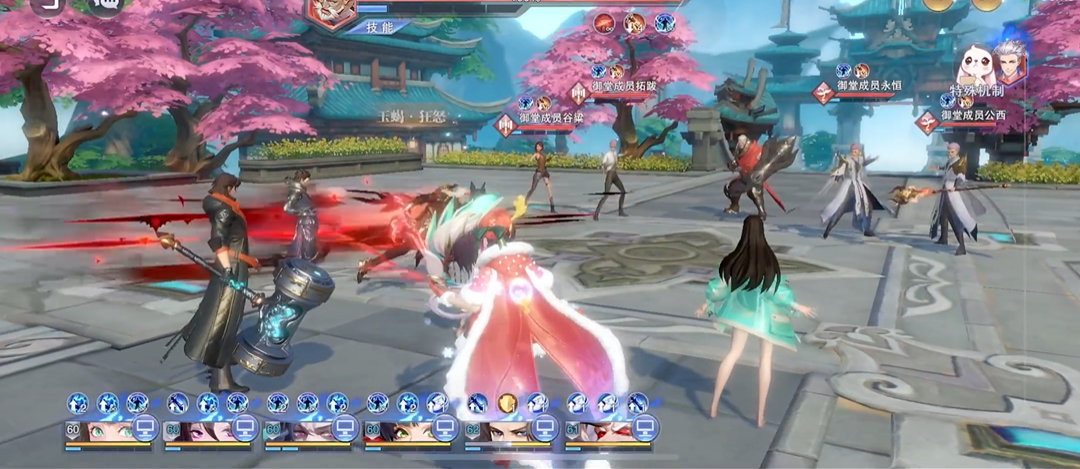Target the enemy nameplate 御堂成员永恒
Image resolution: width=1080 pixels, height=469 pixels.
[868, 86]
